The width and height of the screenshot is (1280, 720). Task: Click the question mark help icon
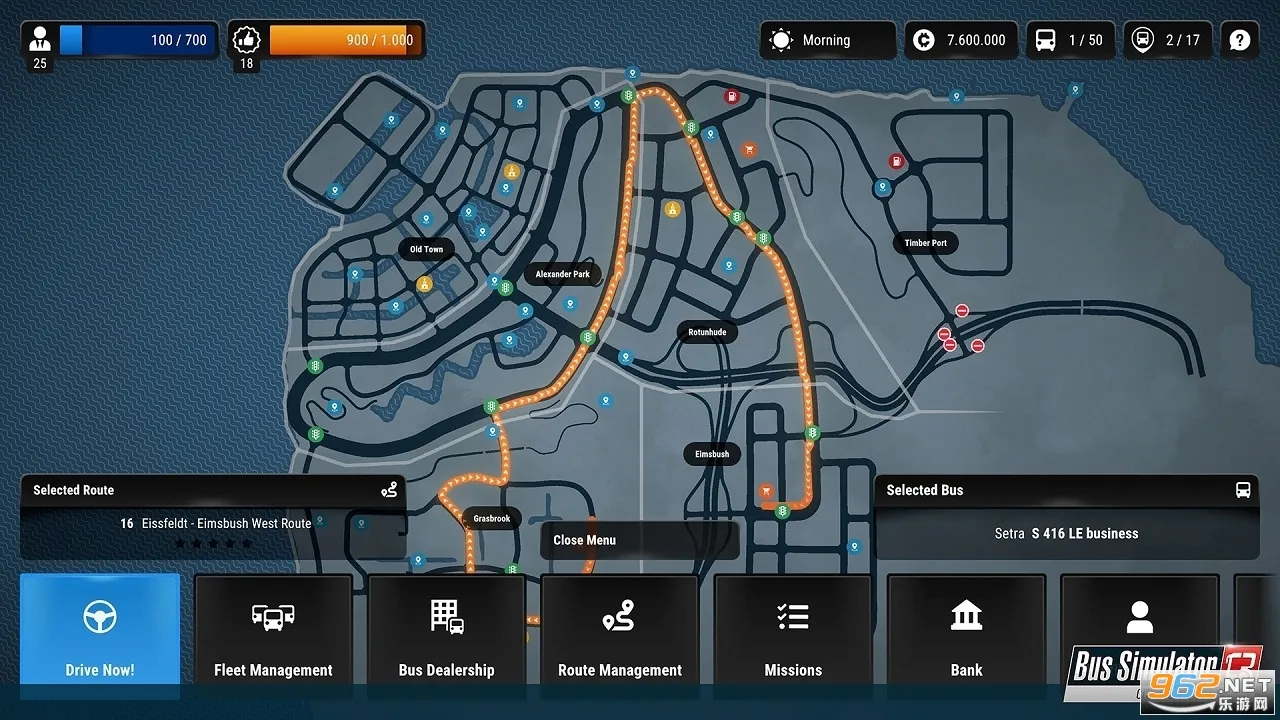pos(1240,40)
